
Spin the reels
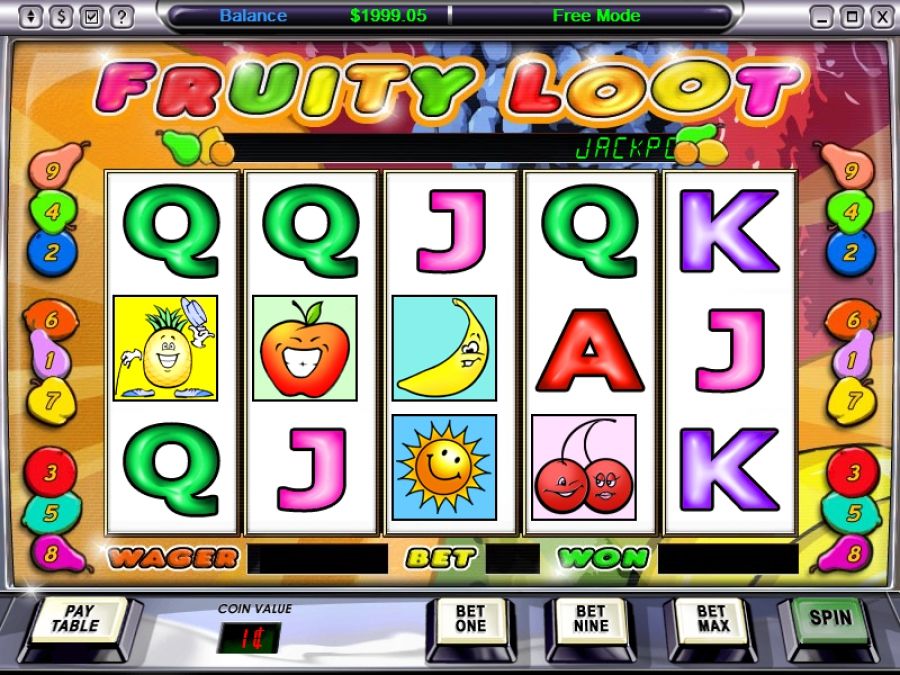829,617
